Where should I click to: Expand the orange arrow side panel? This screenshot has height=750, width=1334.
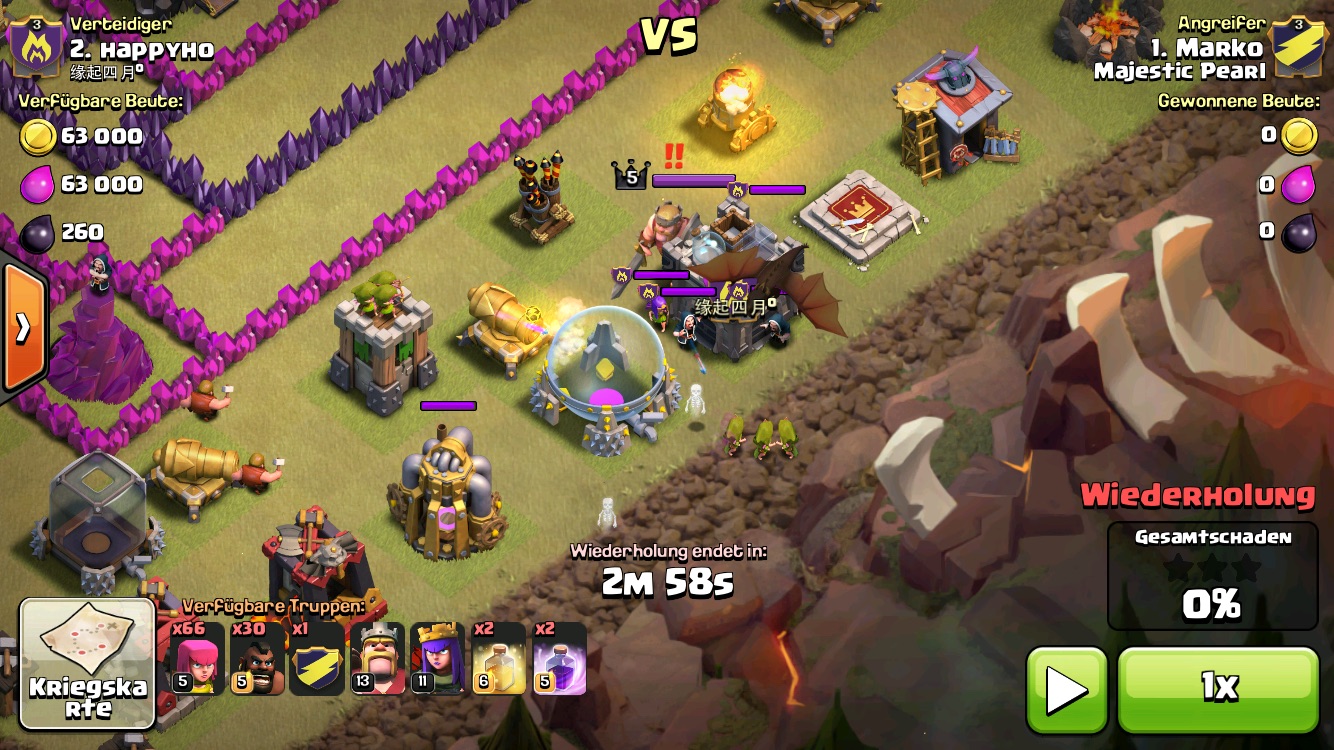[22, 327]
